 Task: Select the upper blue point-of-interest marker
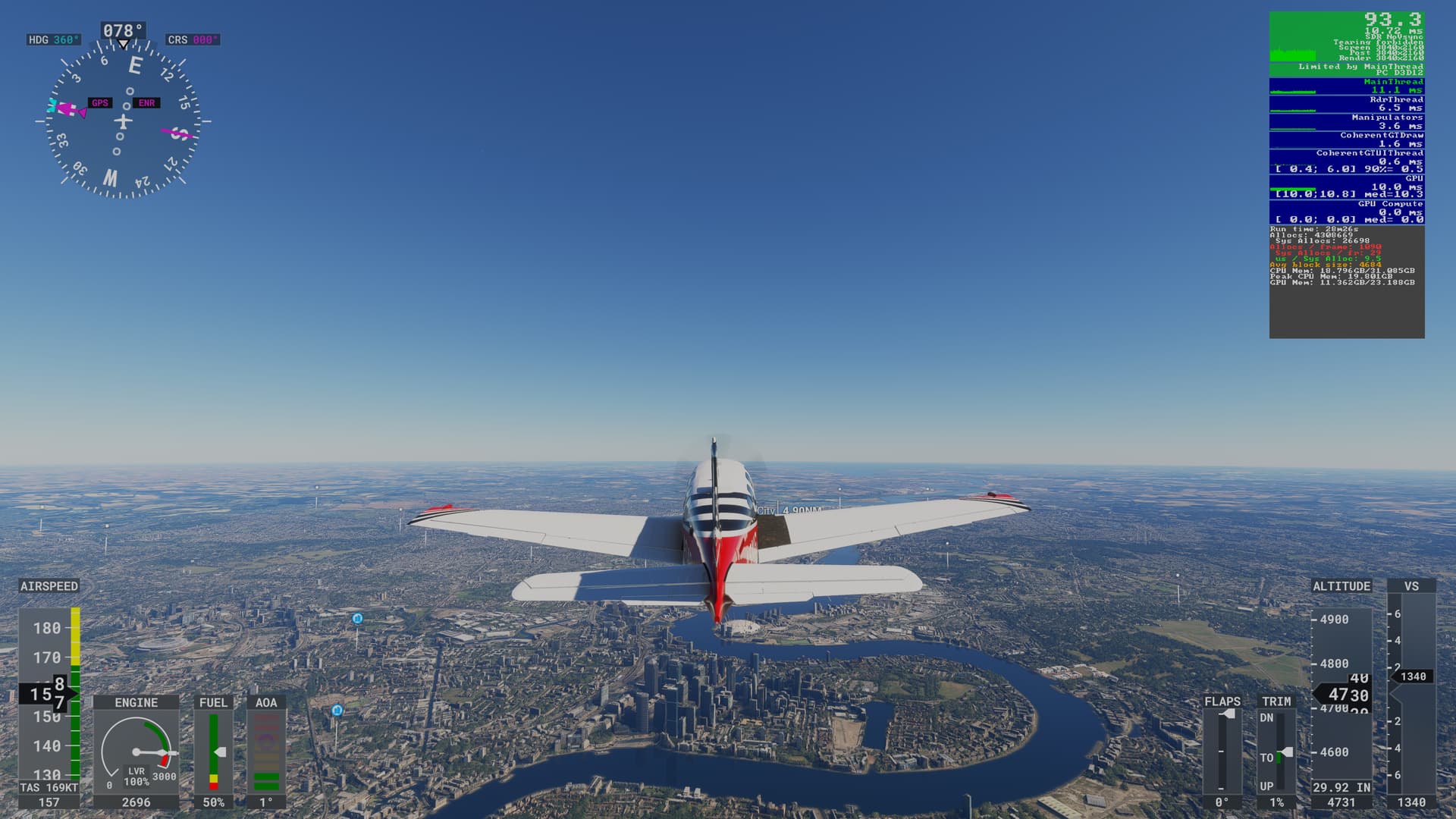[357, 619]
